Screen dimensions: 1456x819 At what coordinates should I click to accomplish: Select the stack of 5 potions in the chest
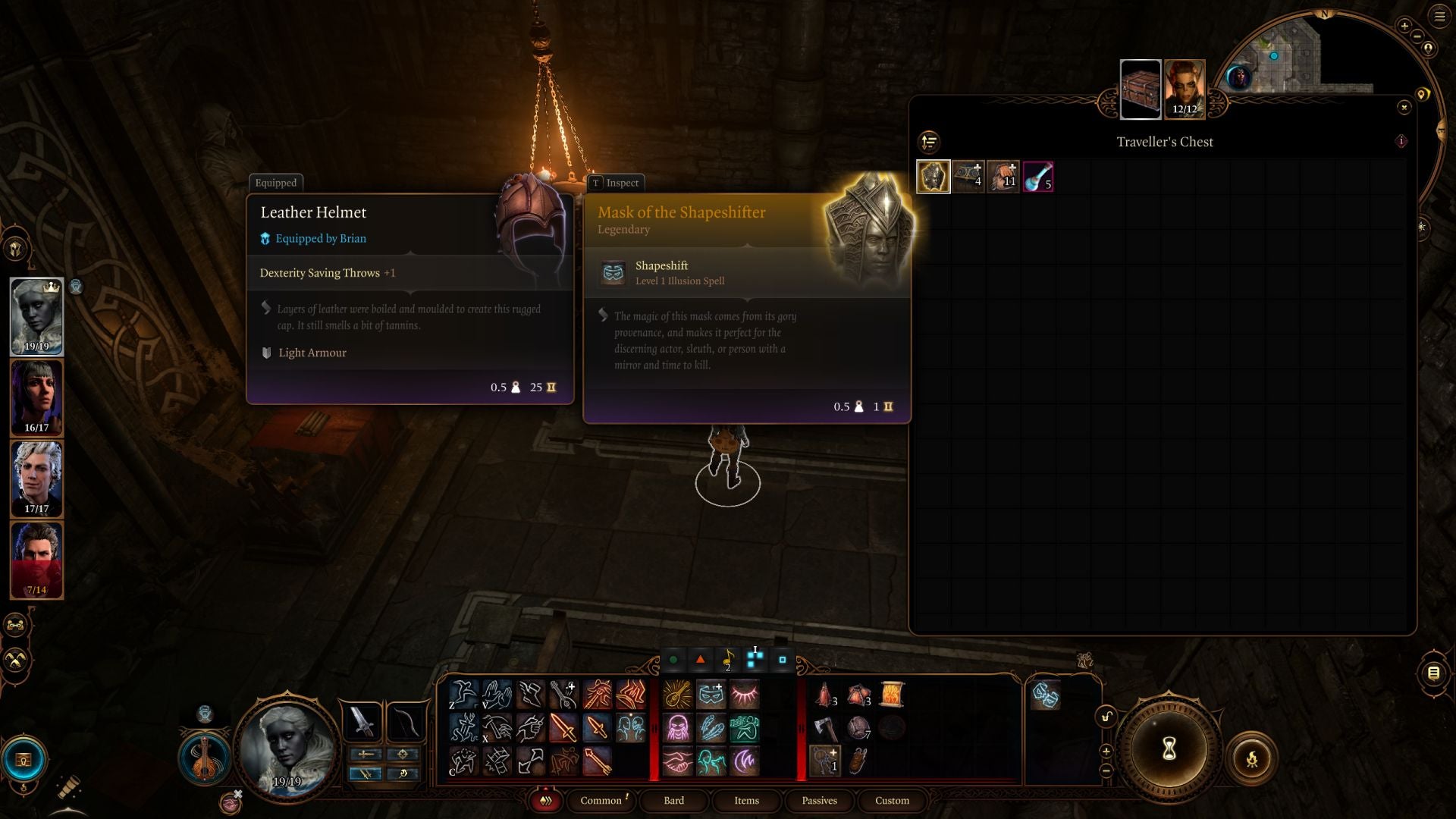tap(1038, 176)
